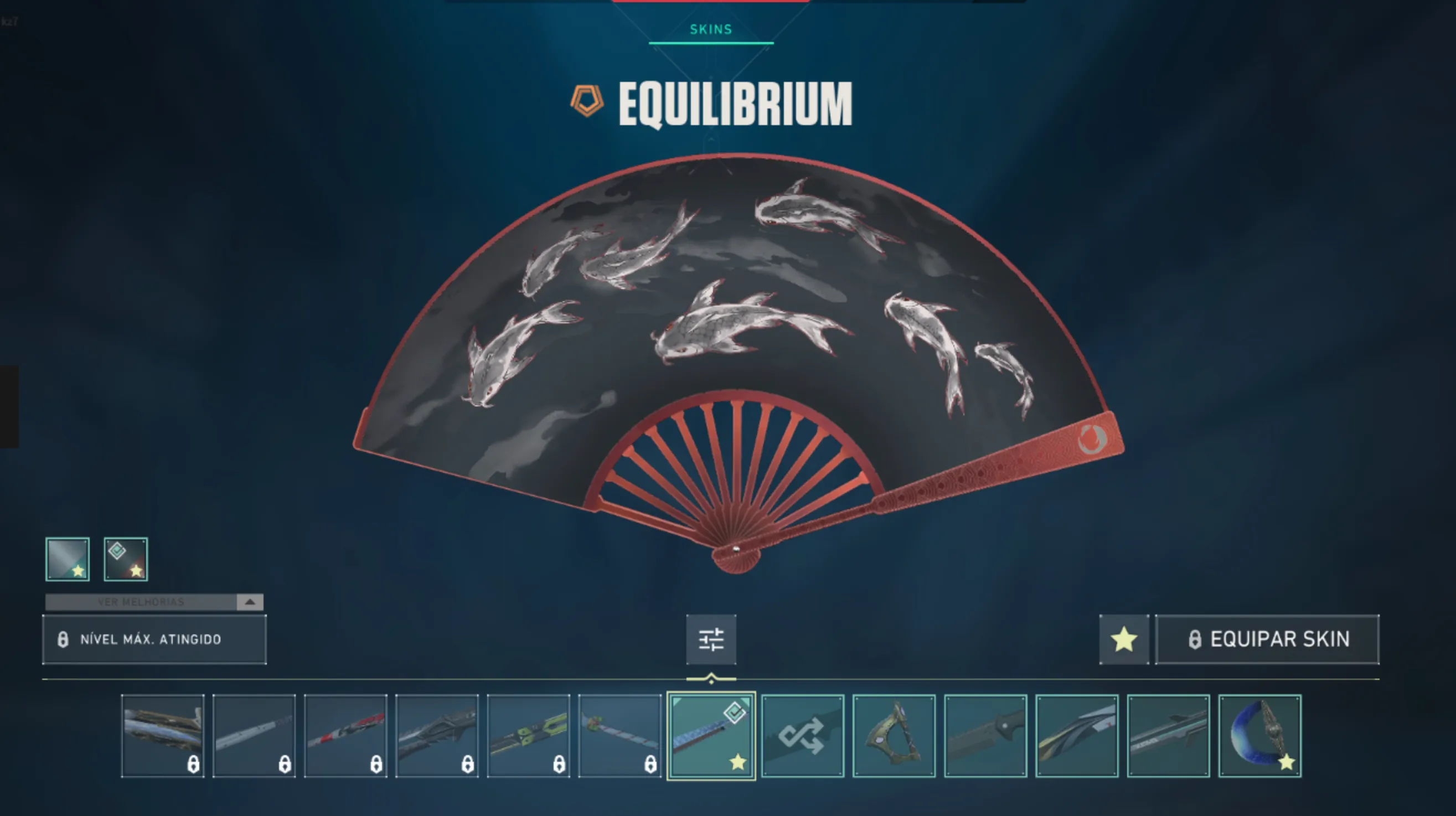Image resolution: width=1456 pixels, height=816 pixels.
Task: Select the locked melee skin with green pommel
Action: pyautogui.click(x=620, y=736)
